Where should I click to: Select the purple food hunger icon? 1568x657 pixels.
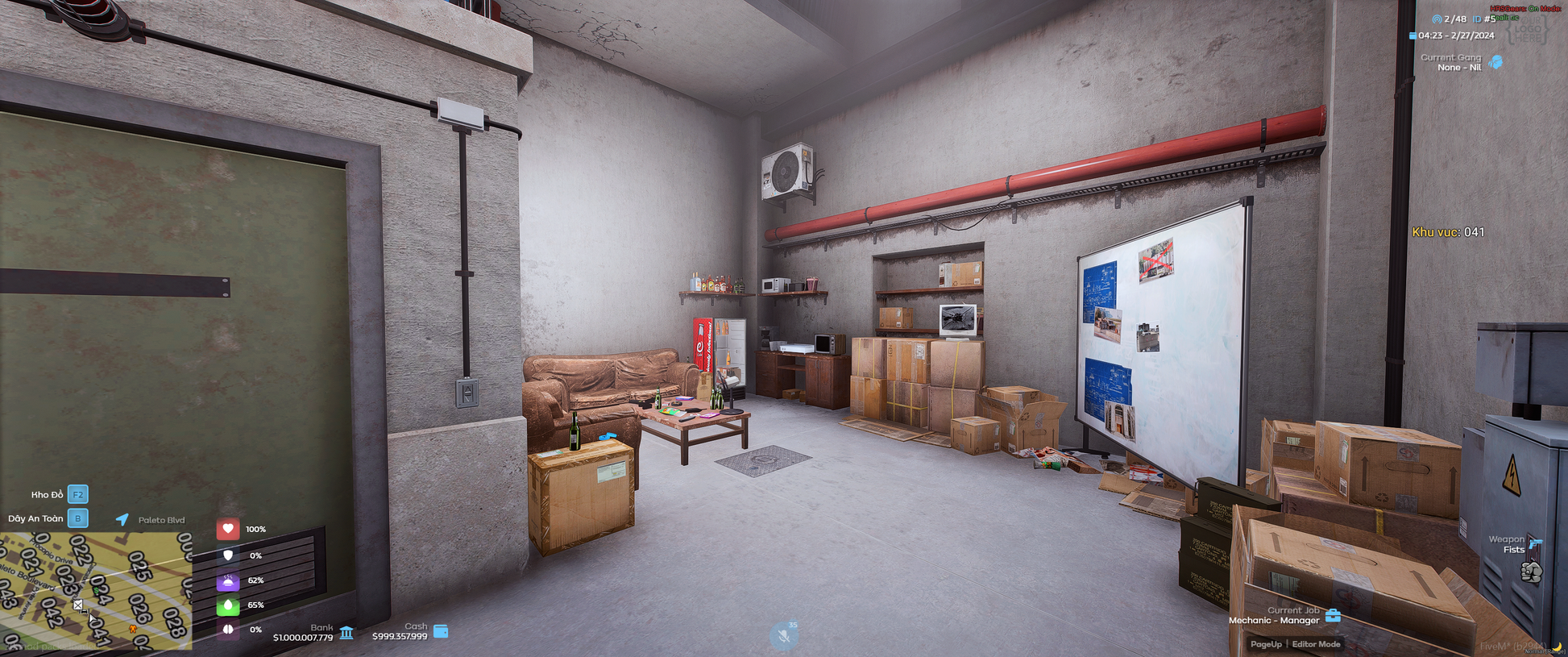[x=228, y=580]
